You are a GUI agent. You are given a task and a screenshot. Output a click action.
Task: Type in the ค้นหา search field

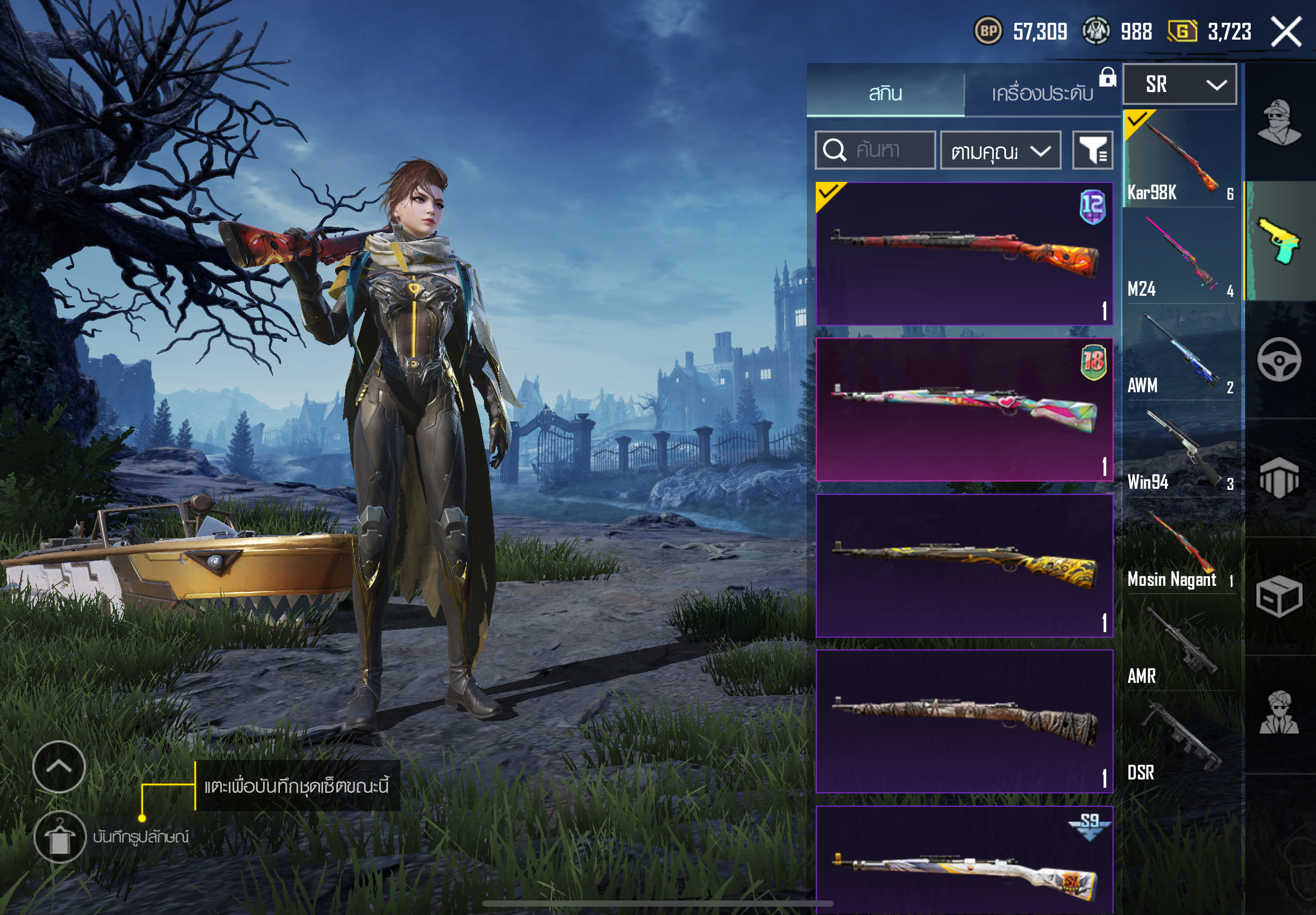point(885,150)
